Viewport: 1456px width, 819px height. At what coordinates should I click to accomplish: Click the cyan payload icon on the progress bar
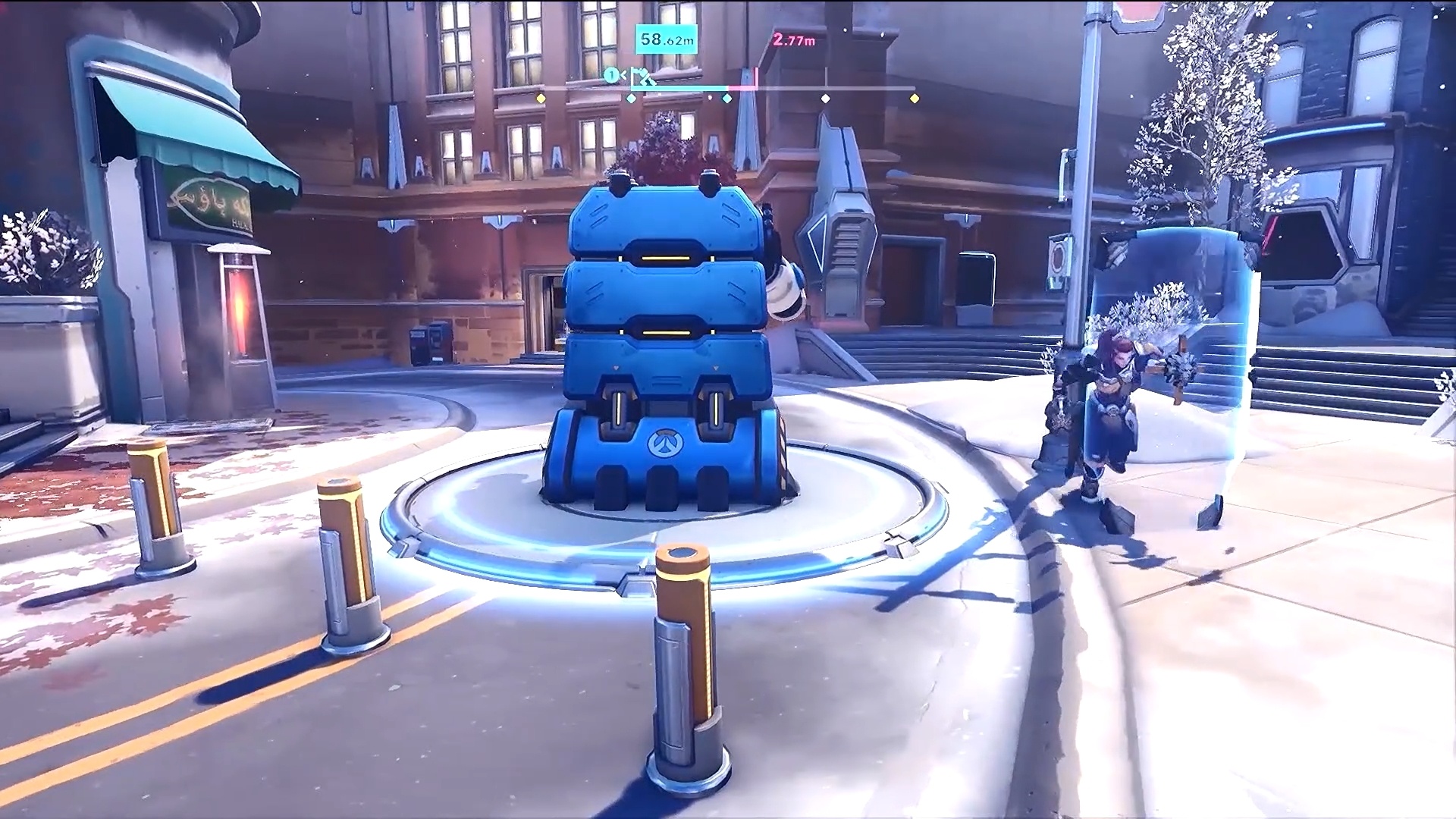(x=643, y=78)
